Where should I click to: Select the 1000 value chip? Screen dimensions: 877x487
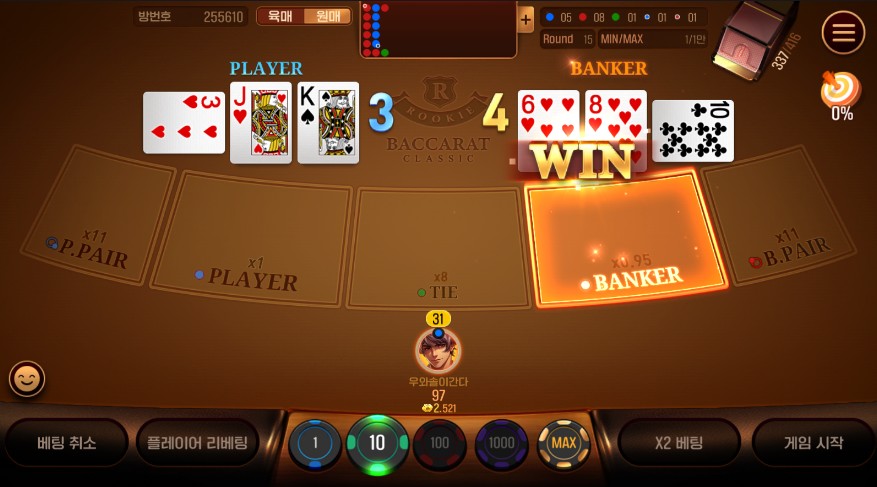501,443
